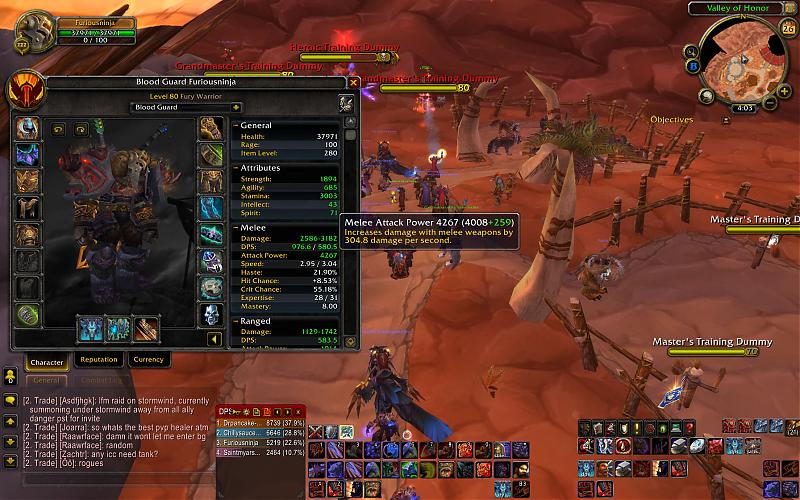Open the calendar showing day 26
Viewport: 800px width, 500px height.
[x=788, y=30]
